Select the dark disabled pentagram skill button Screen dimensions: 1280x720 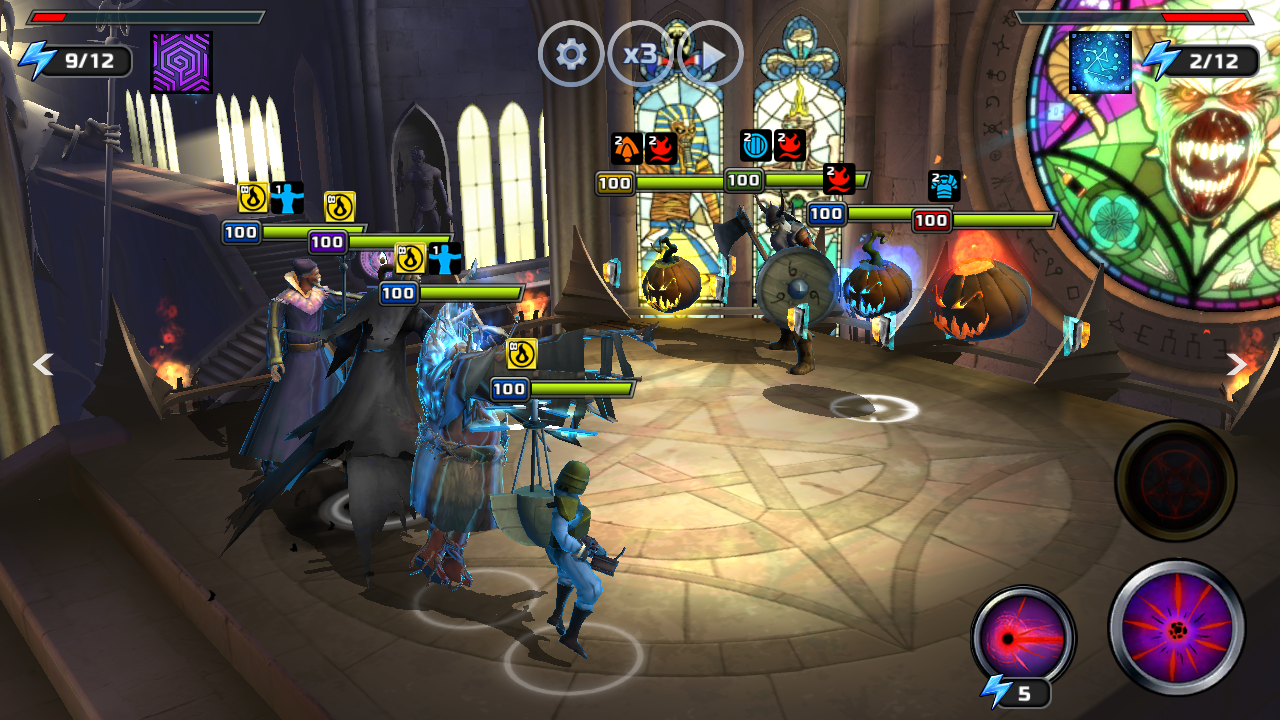point(1175,481)
